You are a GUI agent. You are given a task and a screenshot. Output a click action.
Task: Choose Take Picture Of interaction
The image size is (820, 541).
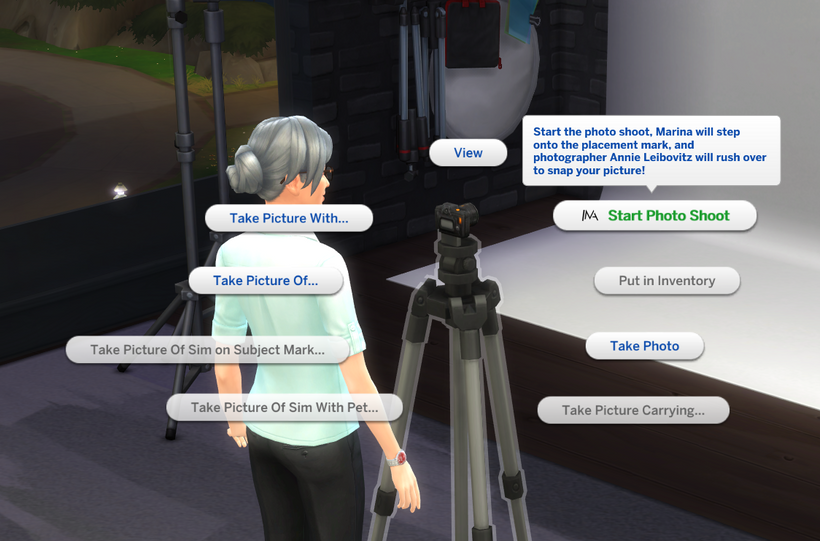click(265, 281)
